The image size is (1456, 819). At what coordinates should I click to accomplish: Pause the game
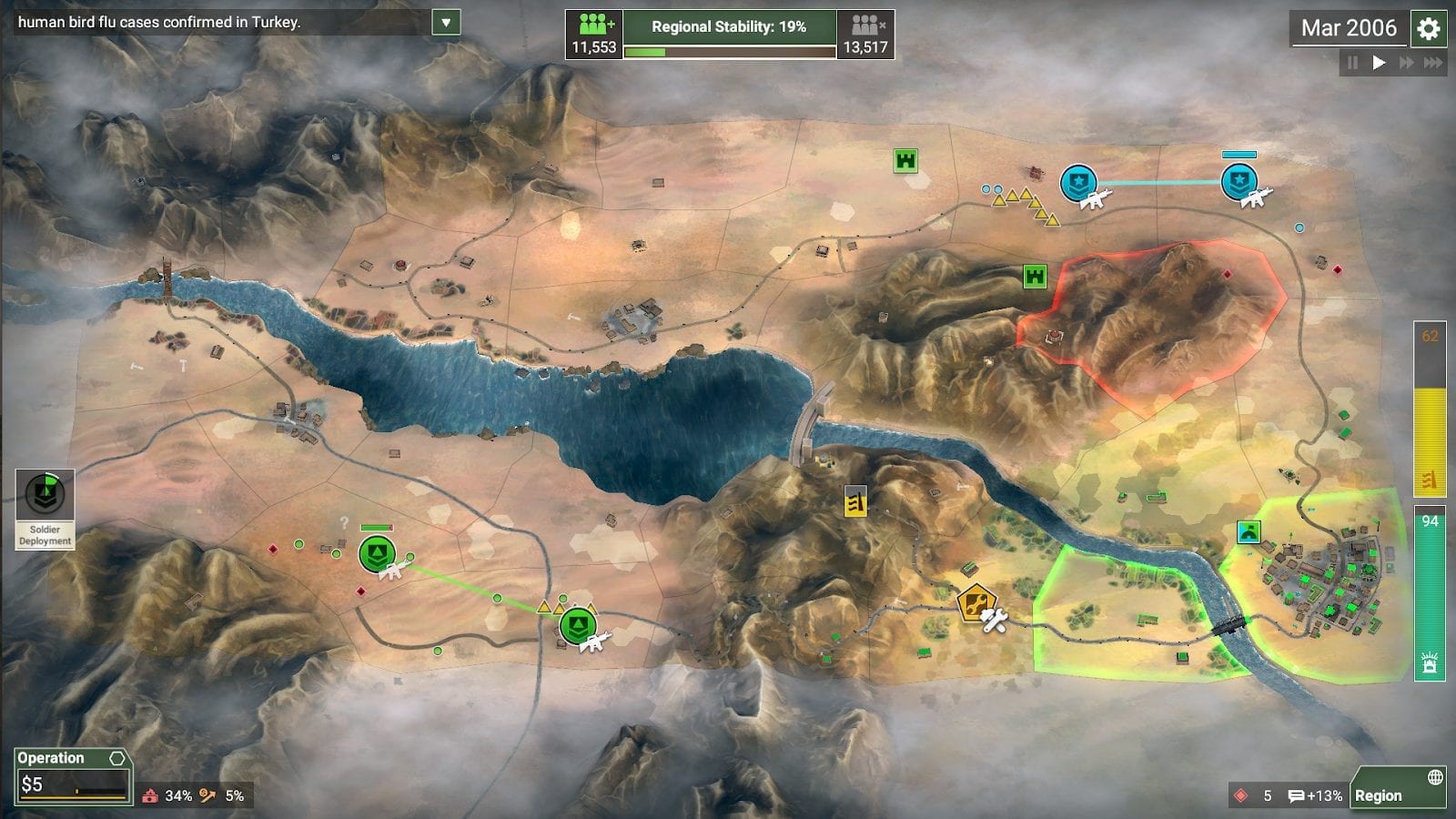click(1352, 63)
